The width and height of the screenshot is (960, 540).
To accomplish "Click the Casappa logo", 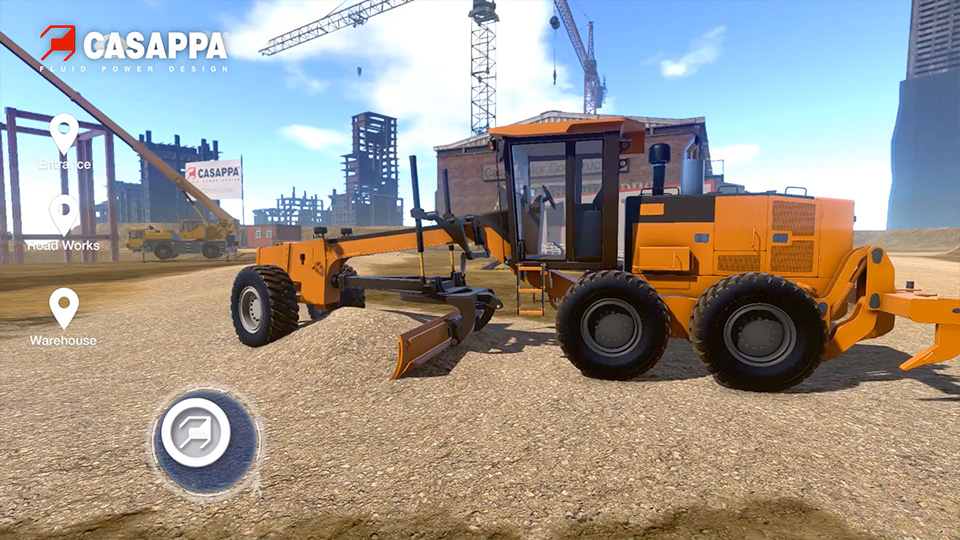I will [133, 47].
